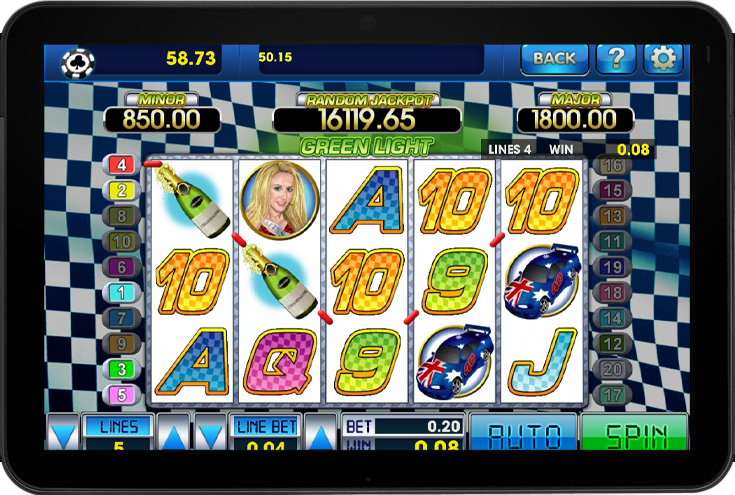Choose payline 10 marker
The image size is (735, 495).
[x=122, y=241]
